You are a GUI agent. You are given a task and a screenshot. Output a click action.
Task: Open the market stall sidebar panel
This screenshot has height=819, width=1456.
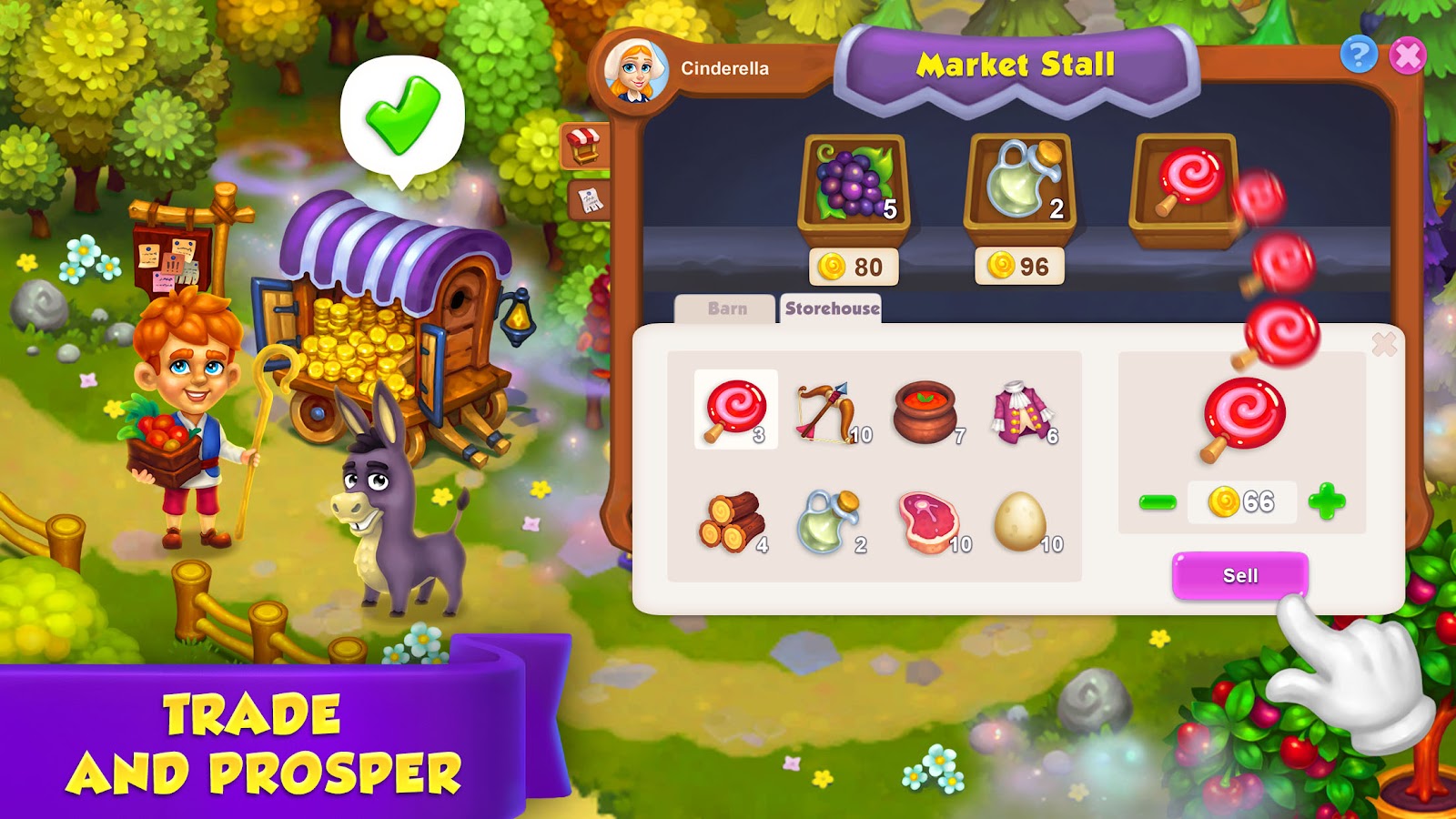click(586, 146)
